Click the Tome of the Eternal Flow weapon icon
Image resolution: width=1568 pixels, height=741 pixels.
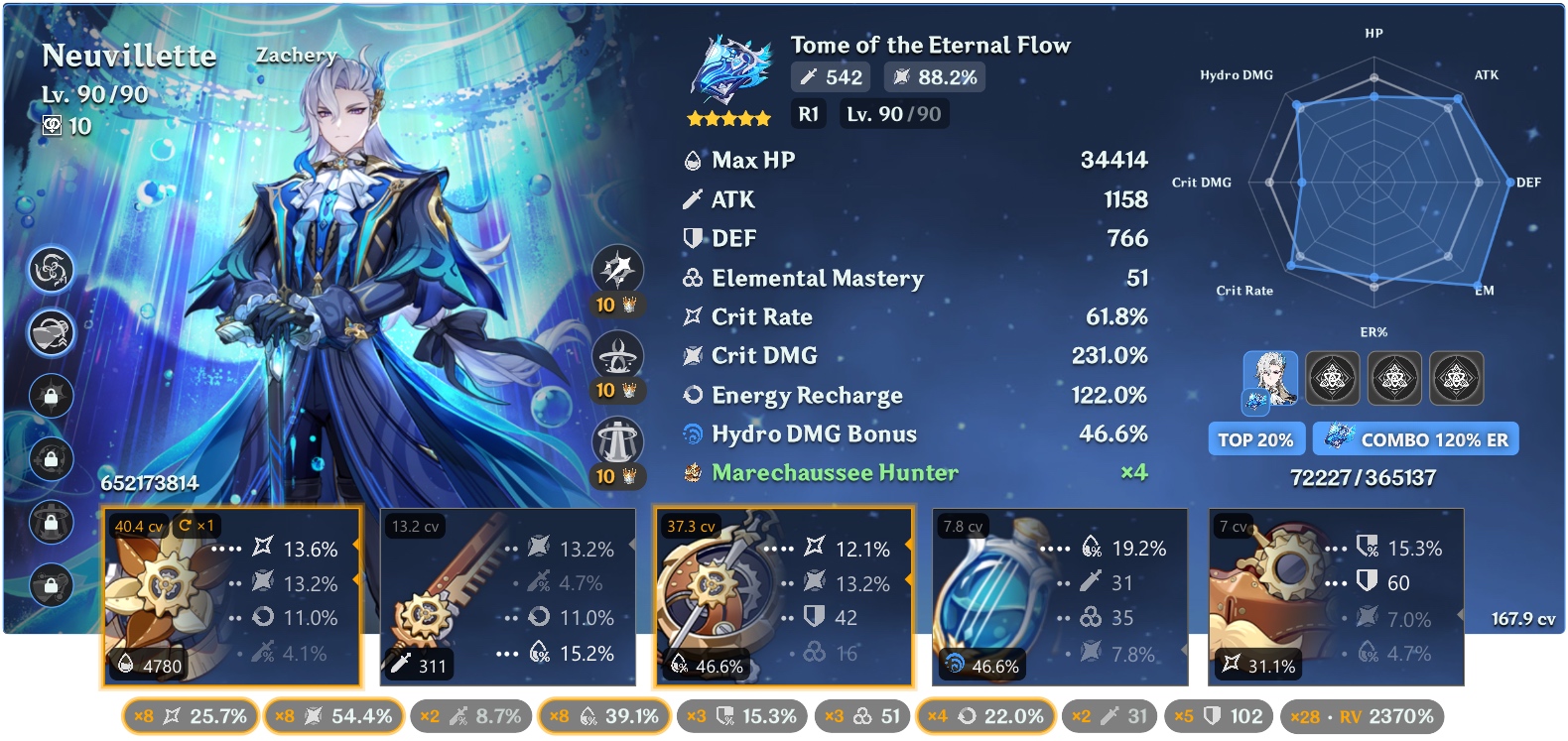[731, 71]
